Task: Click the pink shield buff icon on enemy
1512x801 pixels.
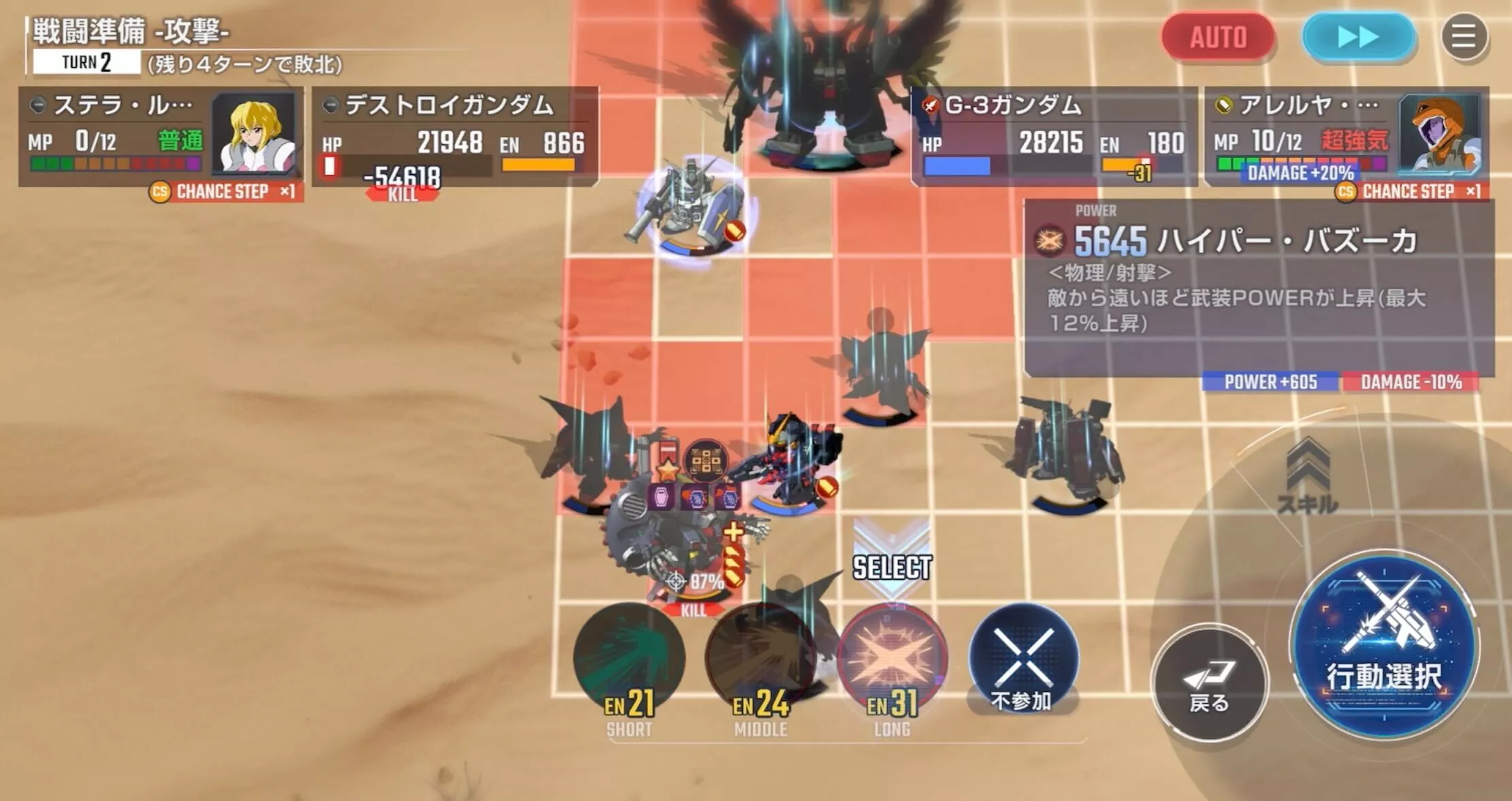Action: 662,497
